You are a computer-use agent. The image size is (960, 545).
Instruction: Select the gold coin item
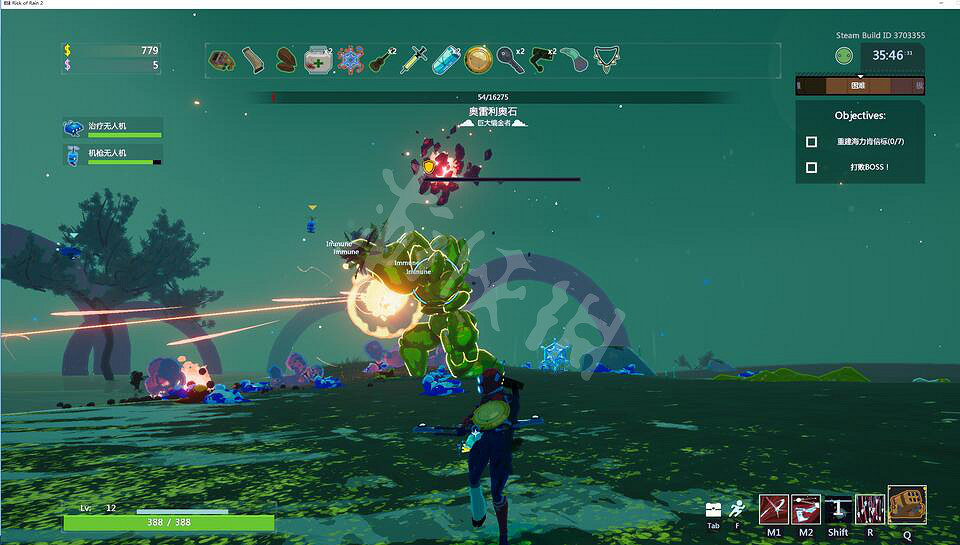coord(478,60)
